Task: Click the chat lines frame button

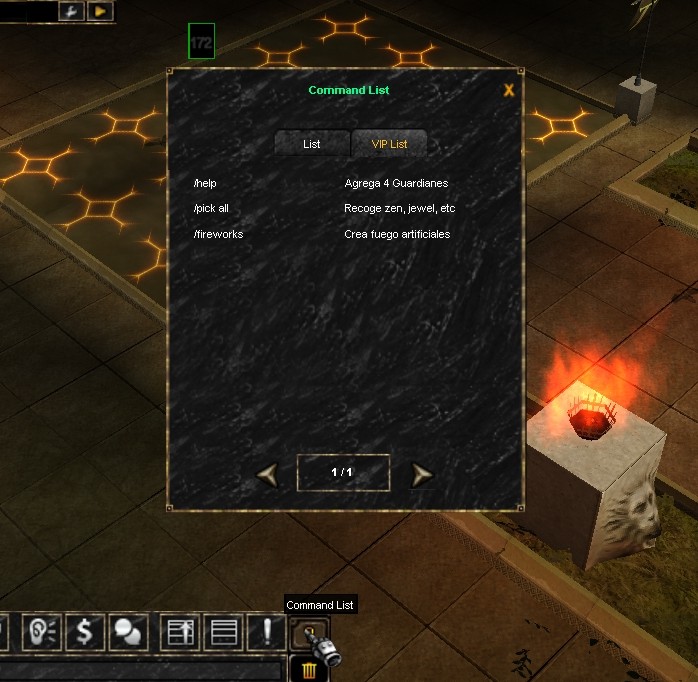Action: click(x=224, y=632)
